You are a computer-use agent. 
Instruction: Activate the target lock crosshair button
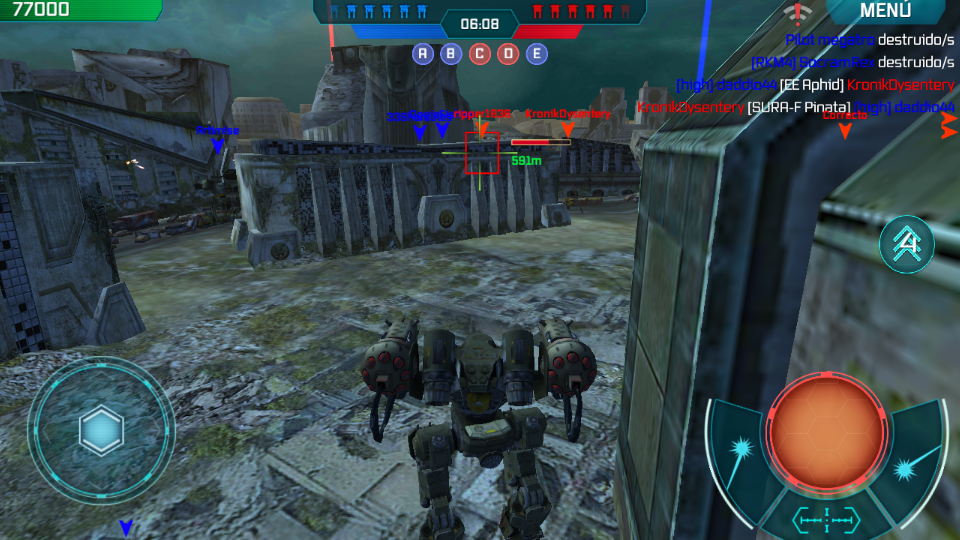click(x=826, y=518)
